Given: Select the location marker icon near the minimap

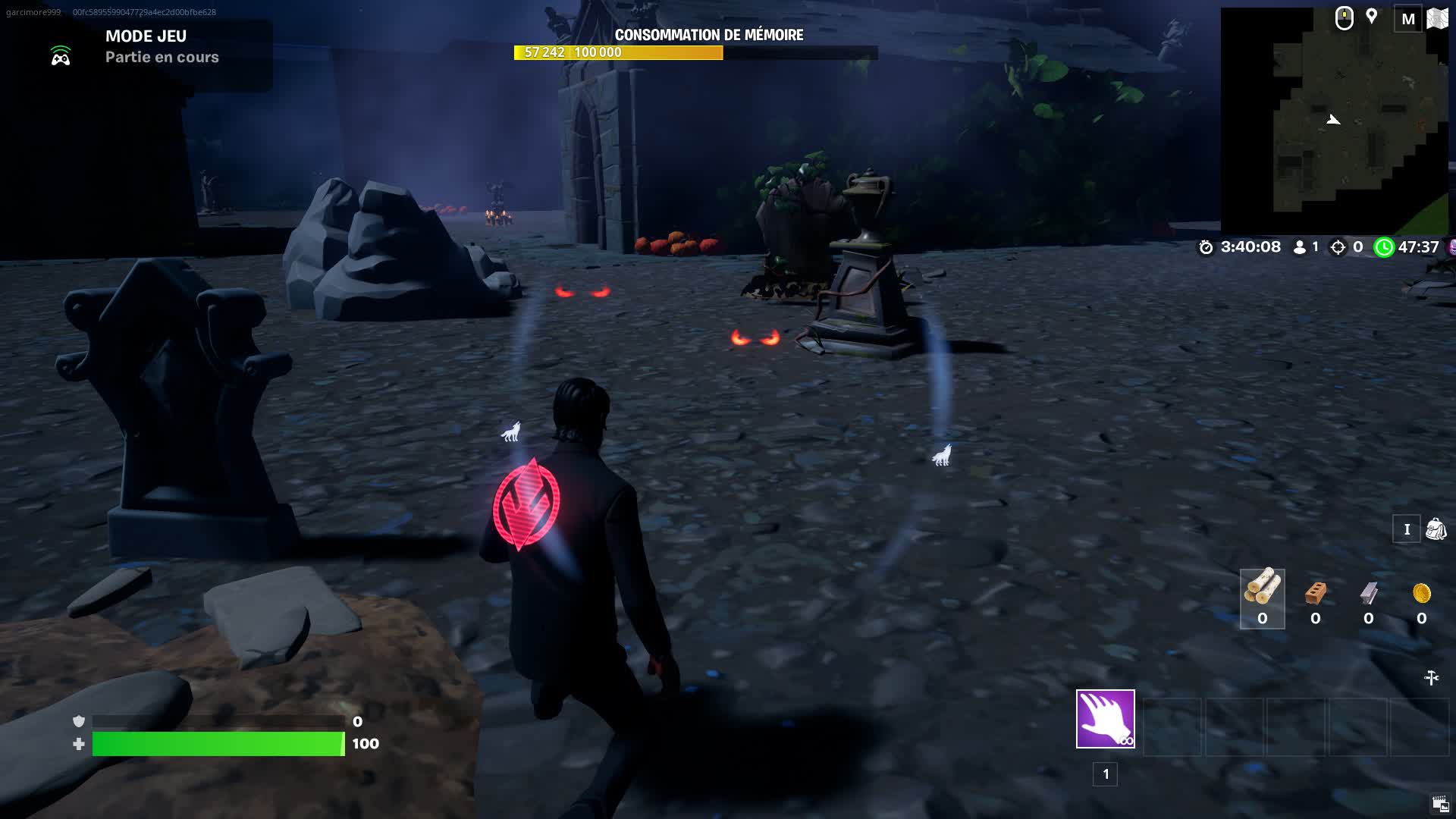Looking at the screenshot, I should pyautogui.click(x=1371, y=17).
